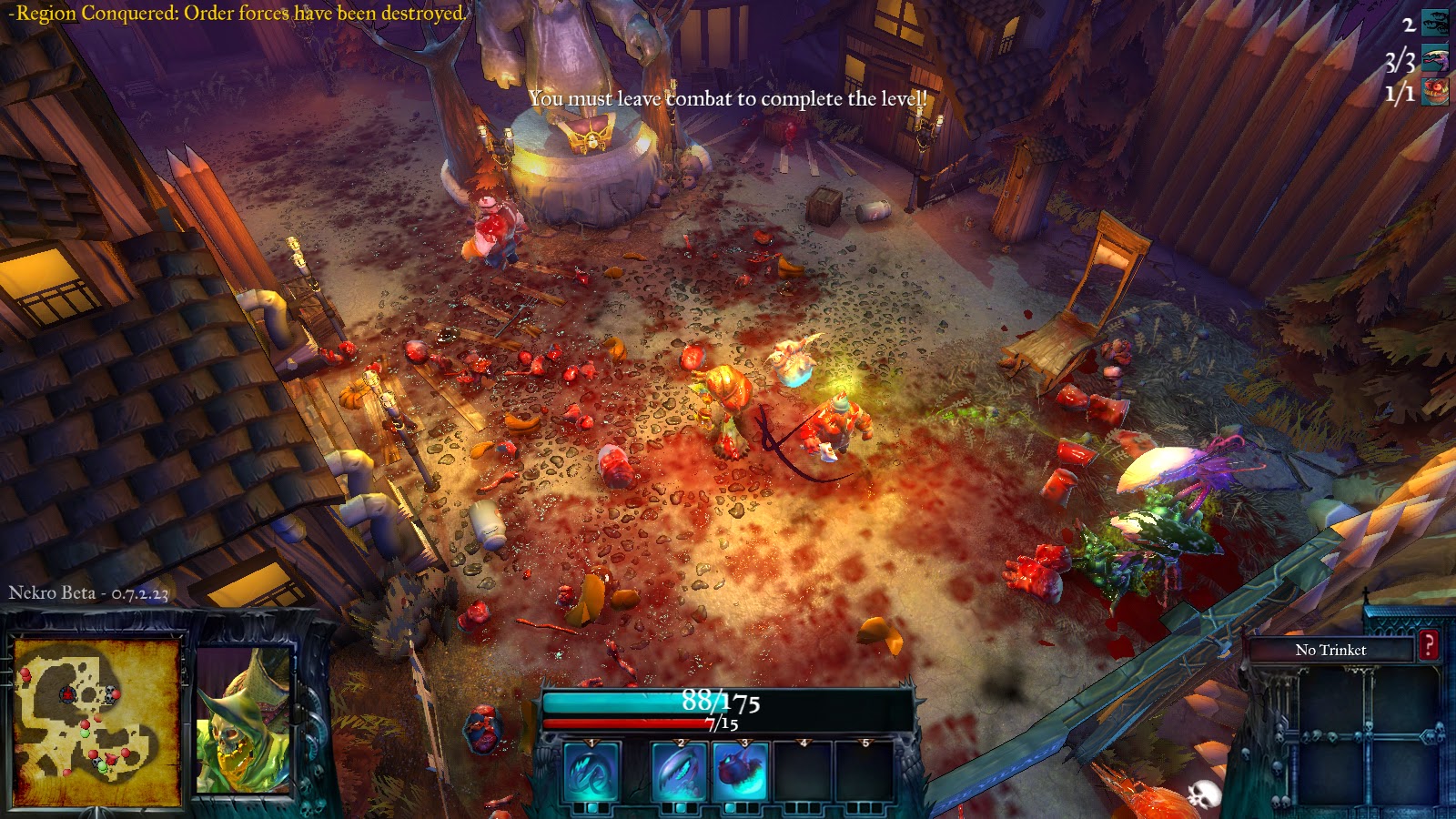Select the red-eyed creature icon showing 1/1
This screenshot has height=819, width=1456.
click(x=1435, y=91)
